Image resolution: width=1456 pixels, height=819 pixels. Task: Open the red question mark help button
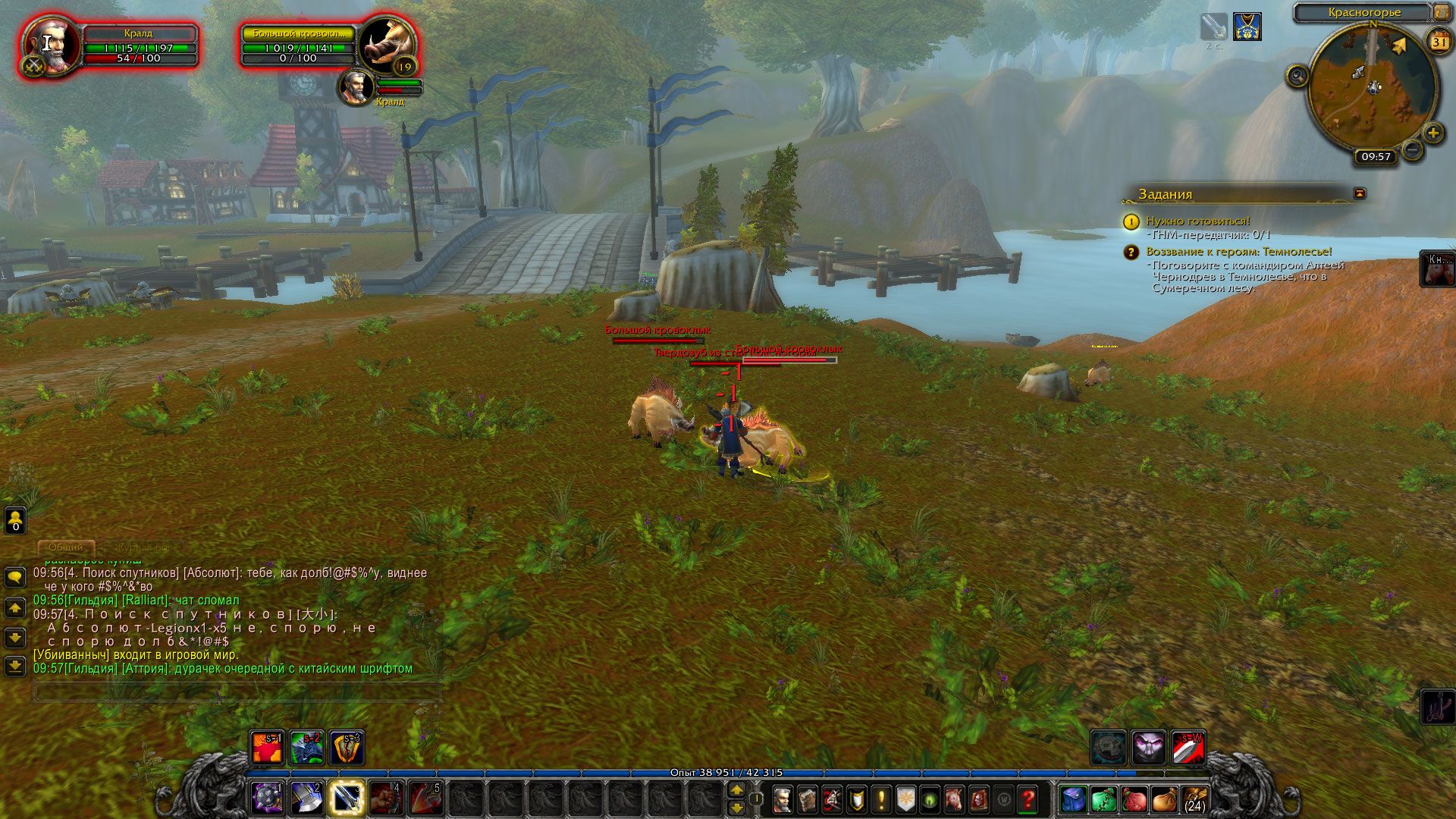click(x=1028, y=799)
